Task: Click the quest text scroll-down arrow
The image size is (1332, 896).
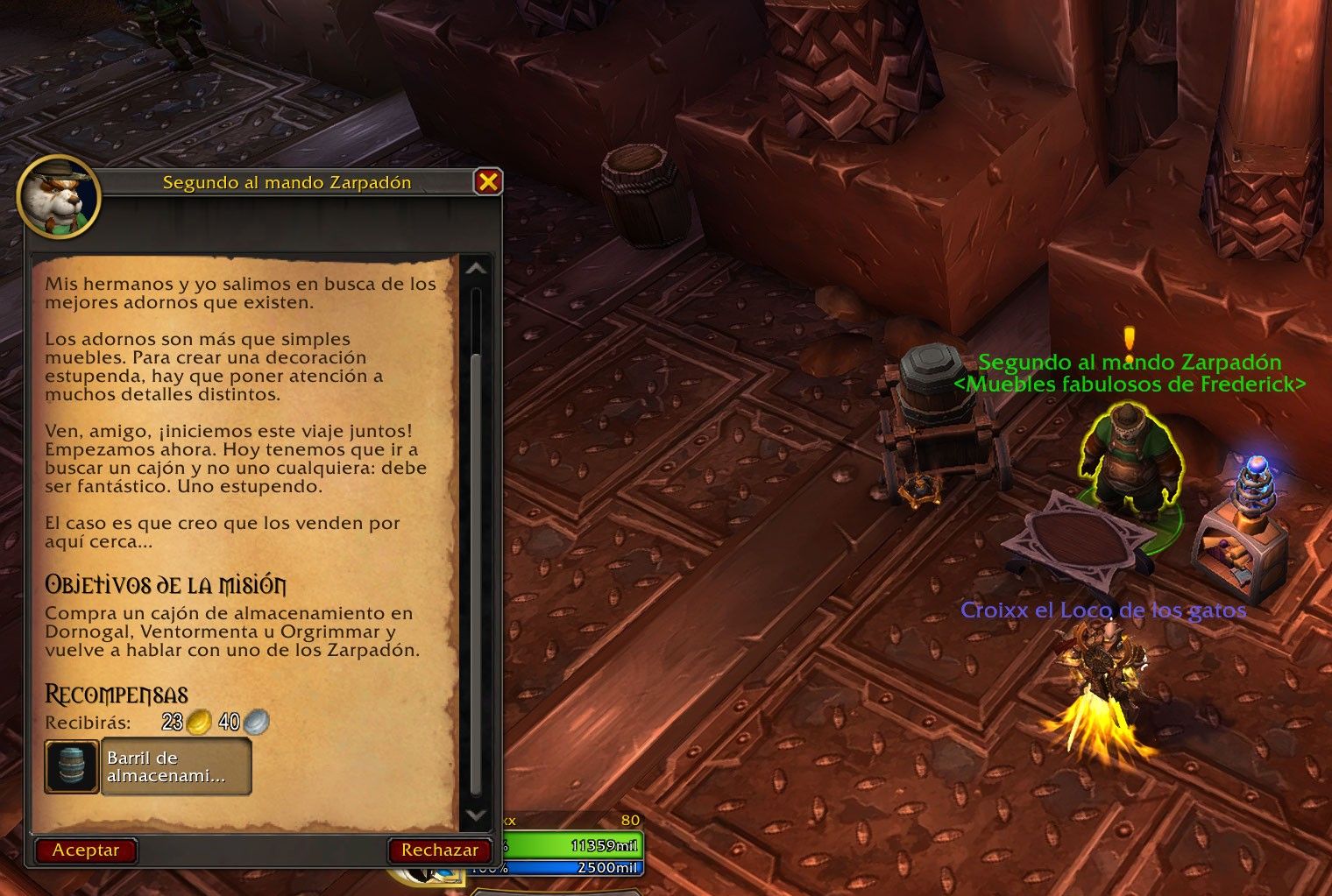Action: 476,815
